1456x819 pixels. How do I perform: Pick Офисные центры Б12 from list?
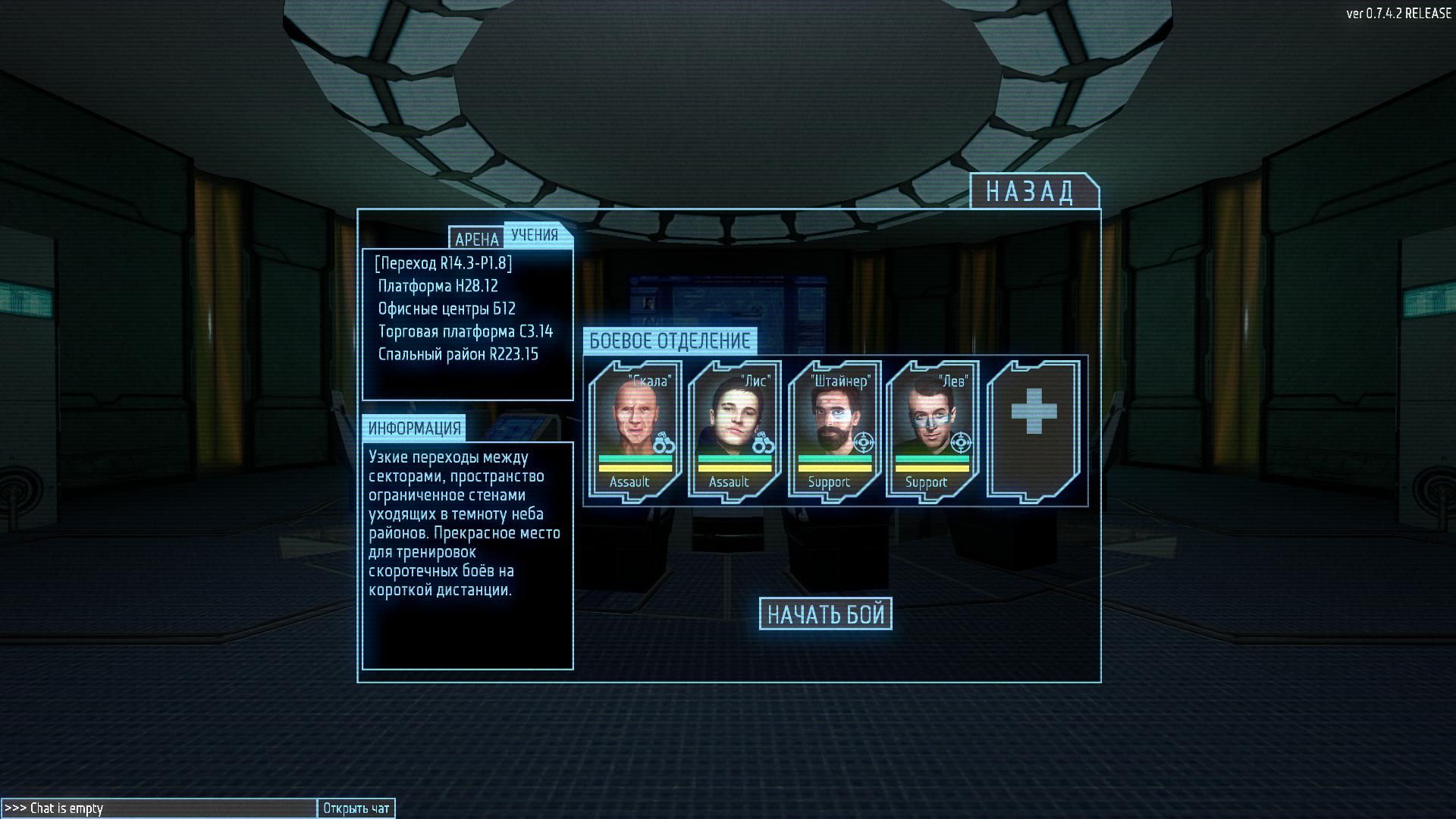tap(447, 309)
